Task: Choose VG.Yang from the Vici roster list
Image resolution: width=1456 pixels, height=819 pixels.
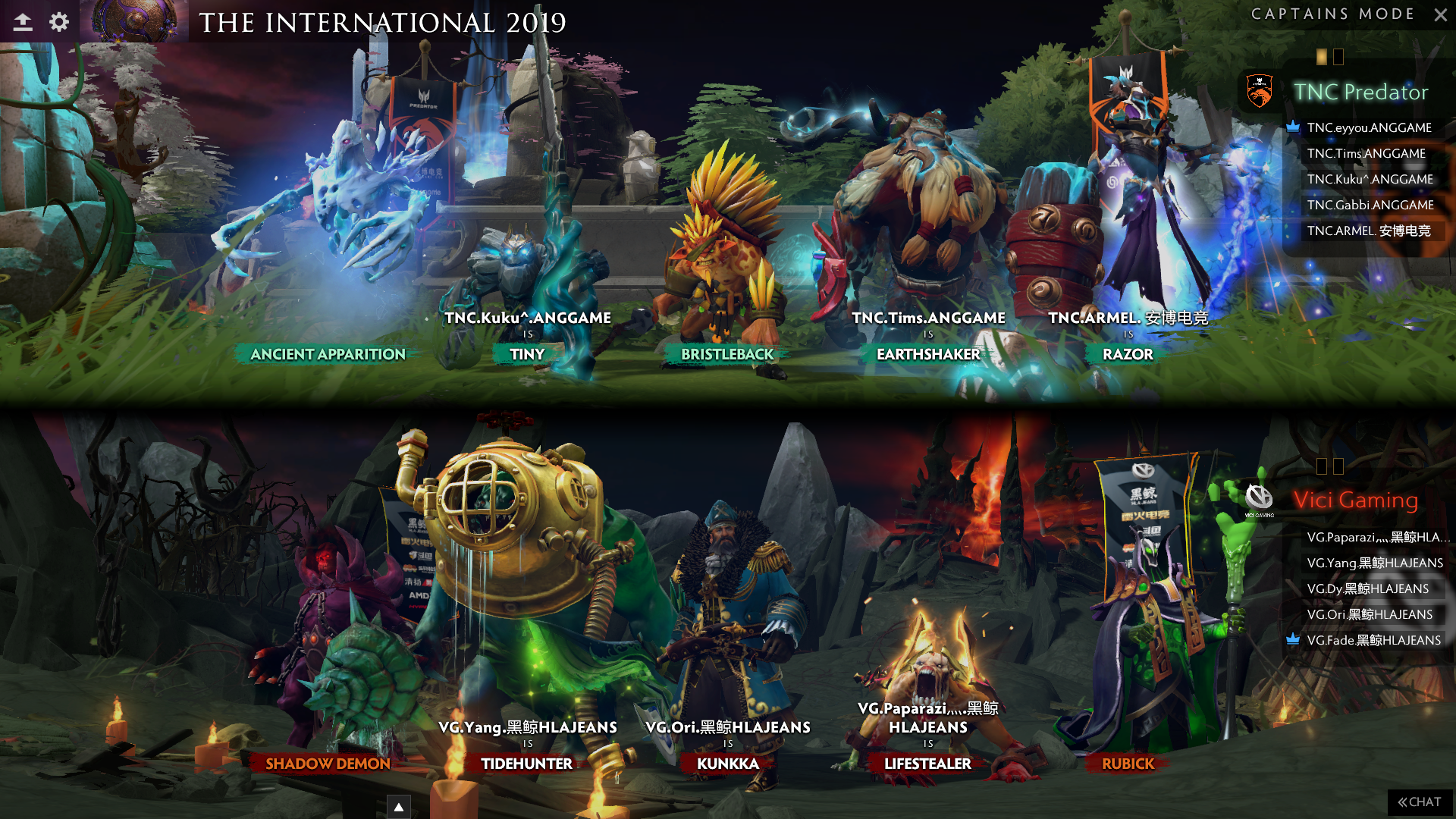Action: pyautogui.click(x=1374, y=563)
